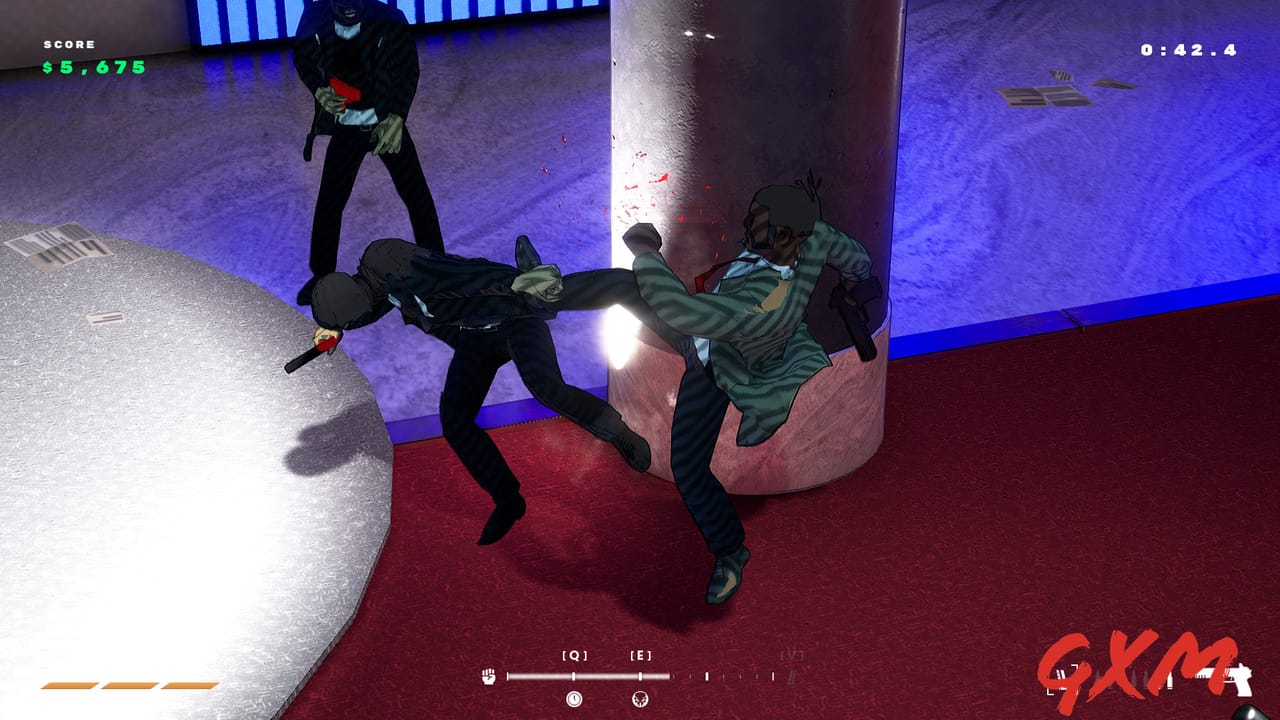Trigger the skull rage ability icon
The height and width of the screenshot is (720, 1280).
point(640,699)
